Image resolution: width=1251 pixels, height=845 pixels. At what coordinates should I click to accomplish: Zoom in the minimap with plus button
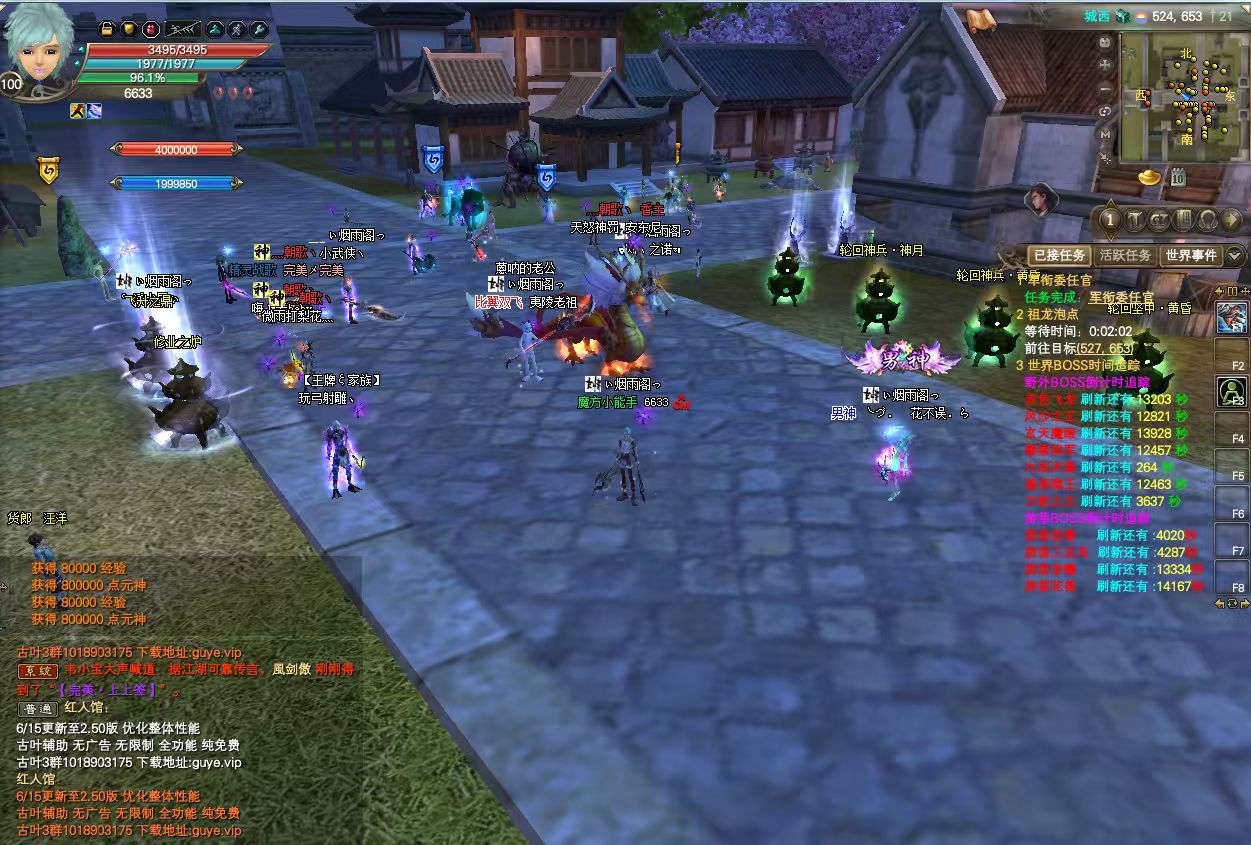pos(1105,64)
